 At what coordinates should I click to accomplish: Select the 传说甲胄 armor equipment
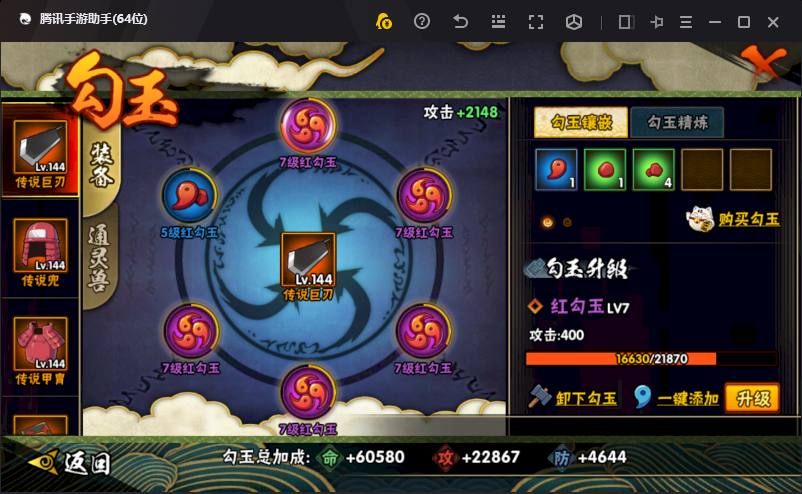click(x=40, y=345)
